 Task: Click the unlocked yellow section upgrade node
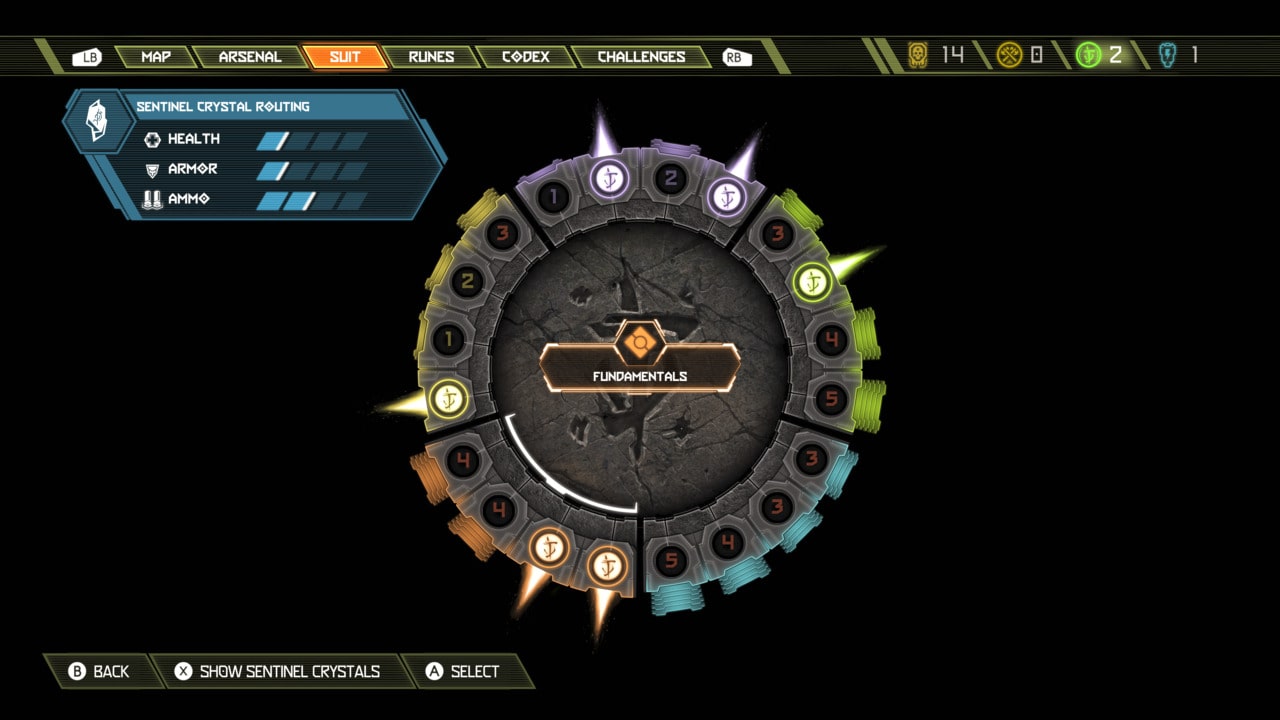[448, 399]
